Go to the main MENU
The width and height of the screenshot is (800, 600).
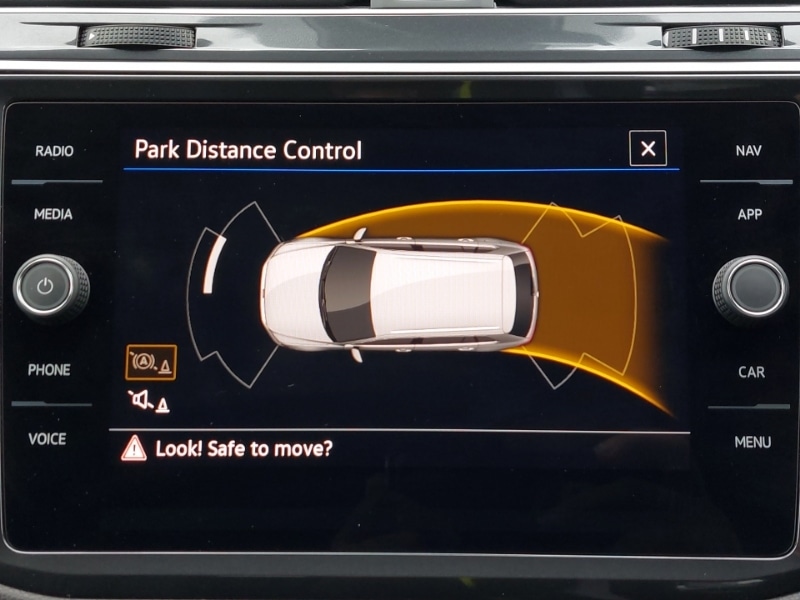[x=752, y=442]
